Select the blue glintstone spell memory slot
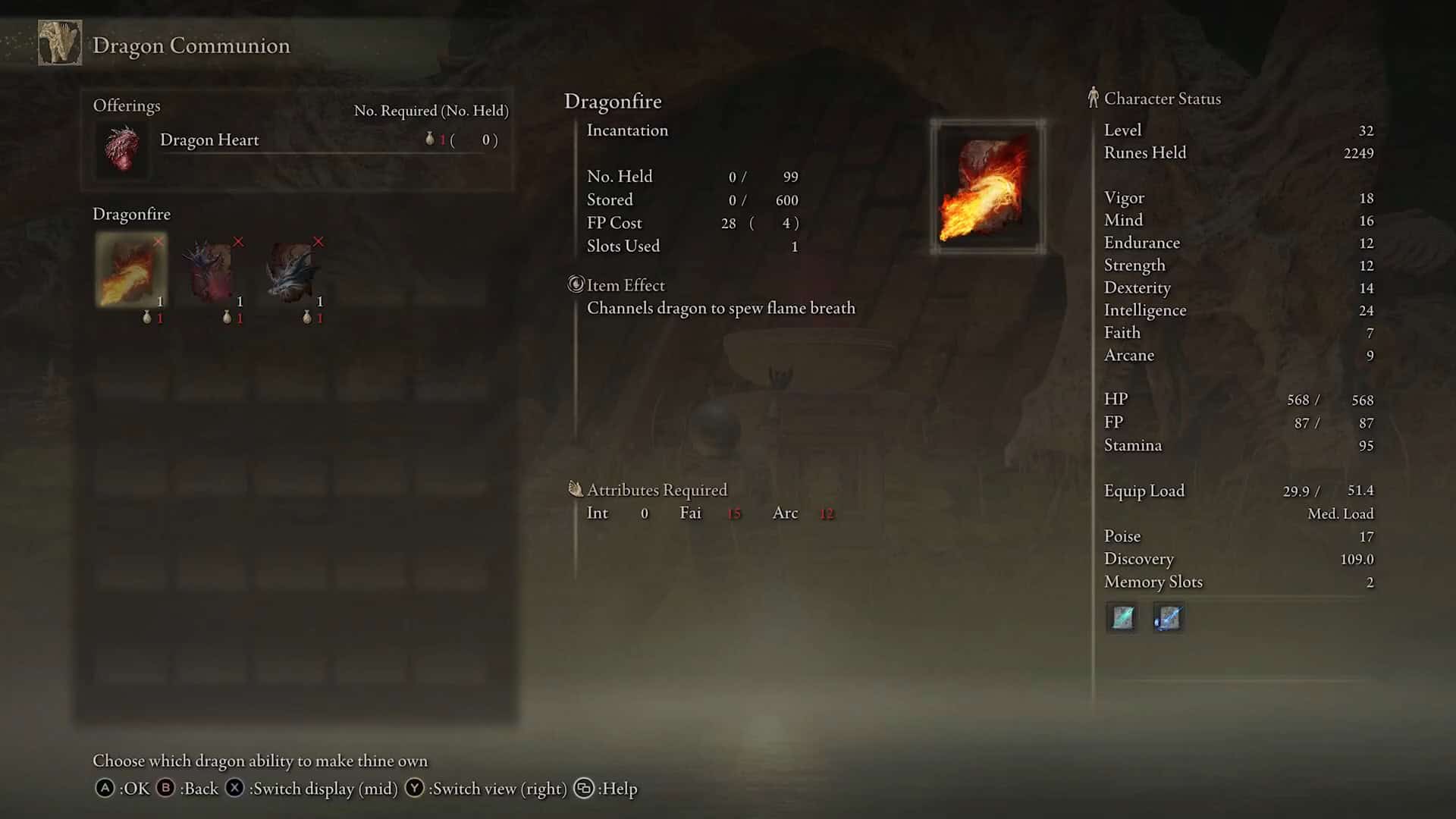This screenshot has width=1456, height=819. pyautogui.click(x=1168, y=618)
